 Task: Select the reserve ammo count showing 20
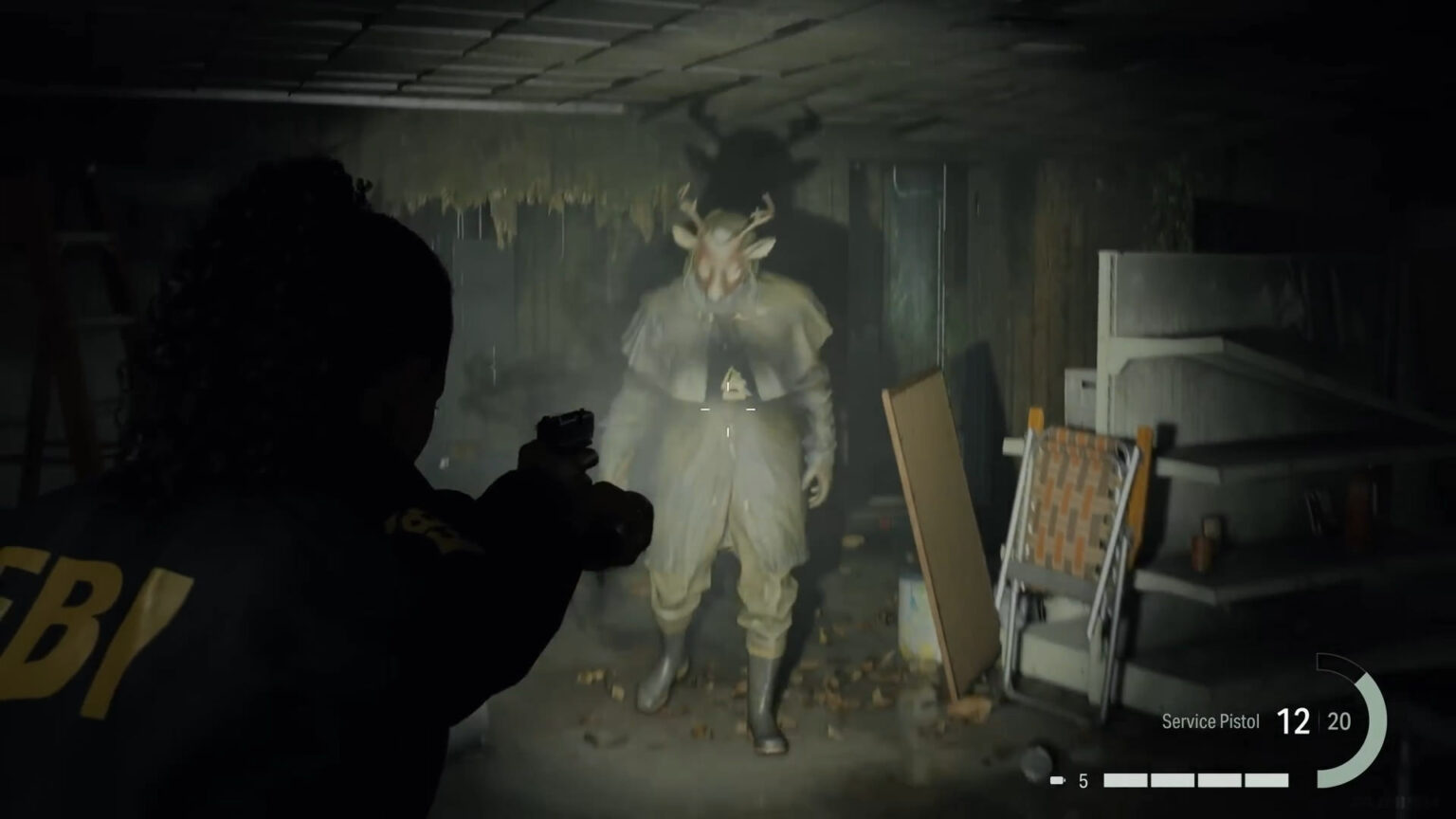coord(1338,720)
